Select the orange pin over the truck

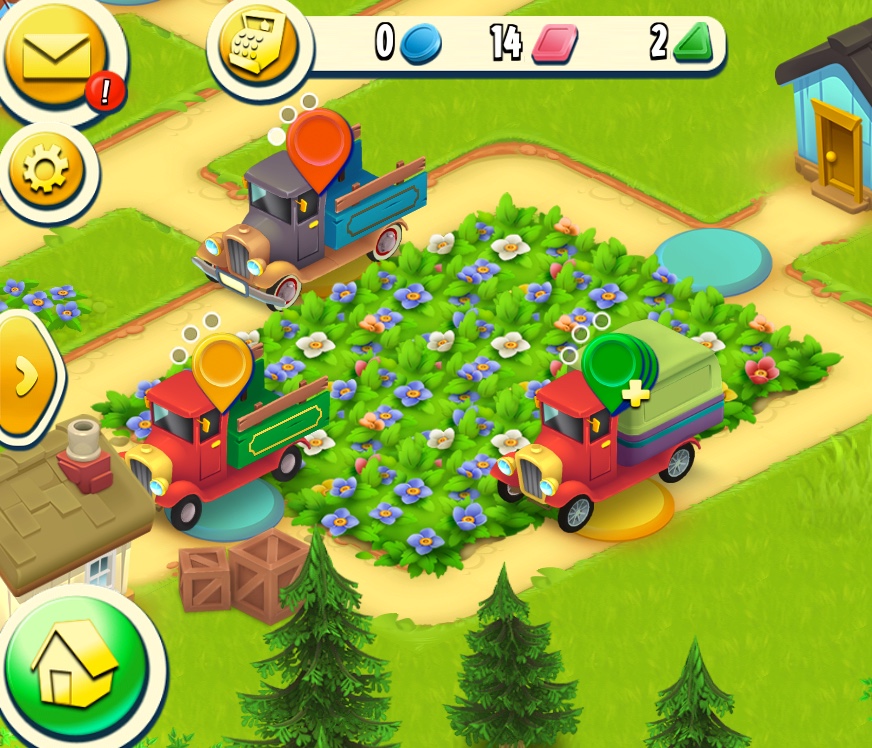[319, 146]
